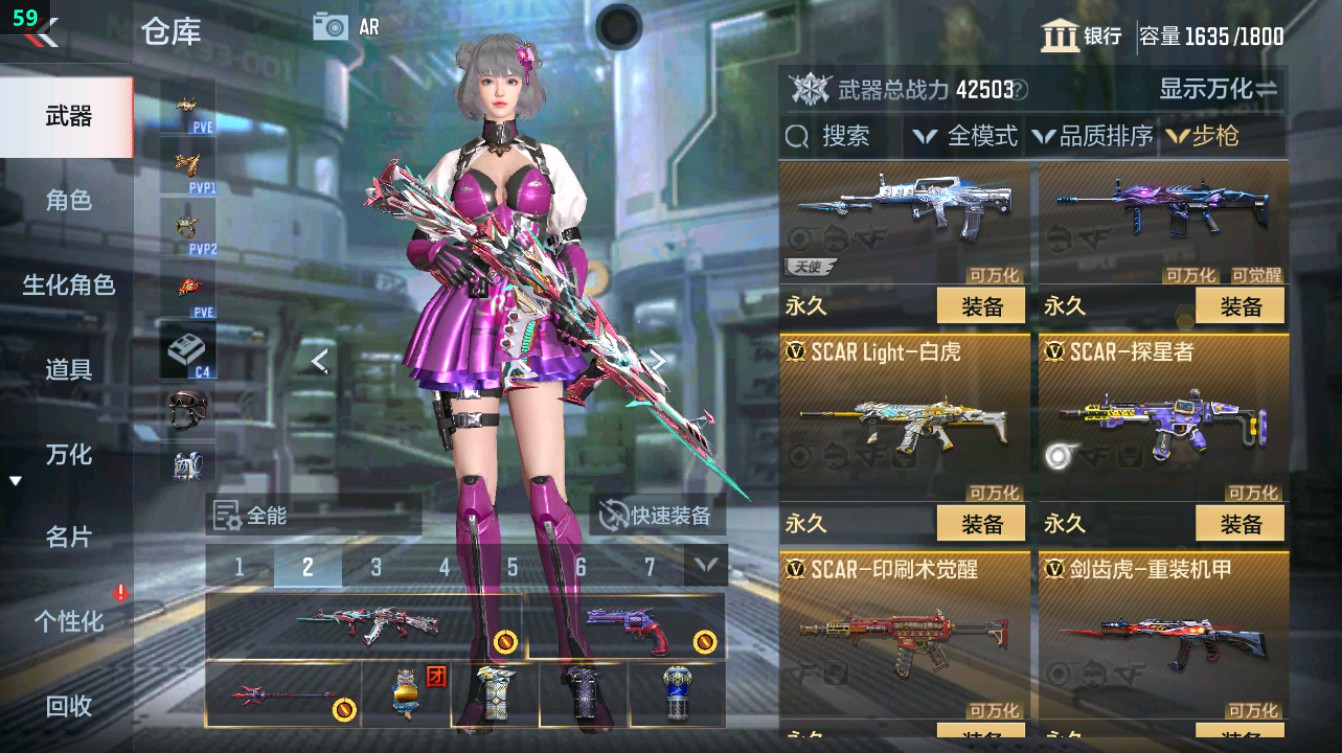This screenshot has height=753, width=1342.
Task: Click the right arrow to rotate character
Action: 658,363
